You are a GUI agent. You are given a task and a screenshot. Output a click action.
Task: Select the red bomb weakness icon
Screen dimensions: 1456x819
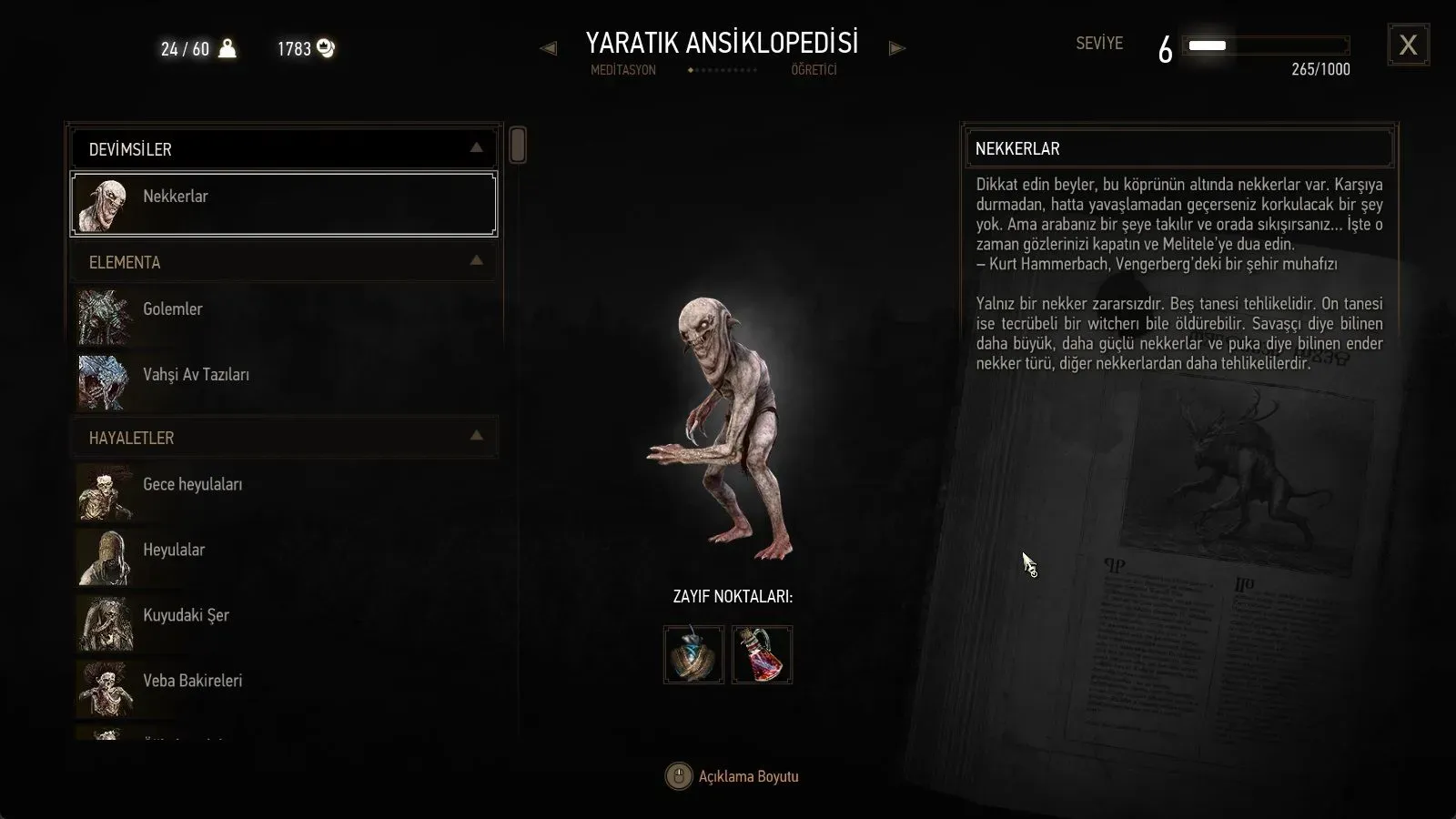pyautogui.click(x=763, y=654)
